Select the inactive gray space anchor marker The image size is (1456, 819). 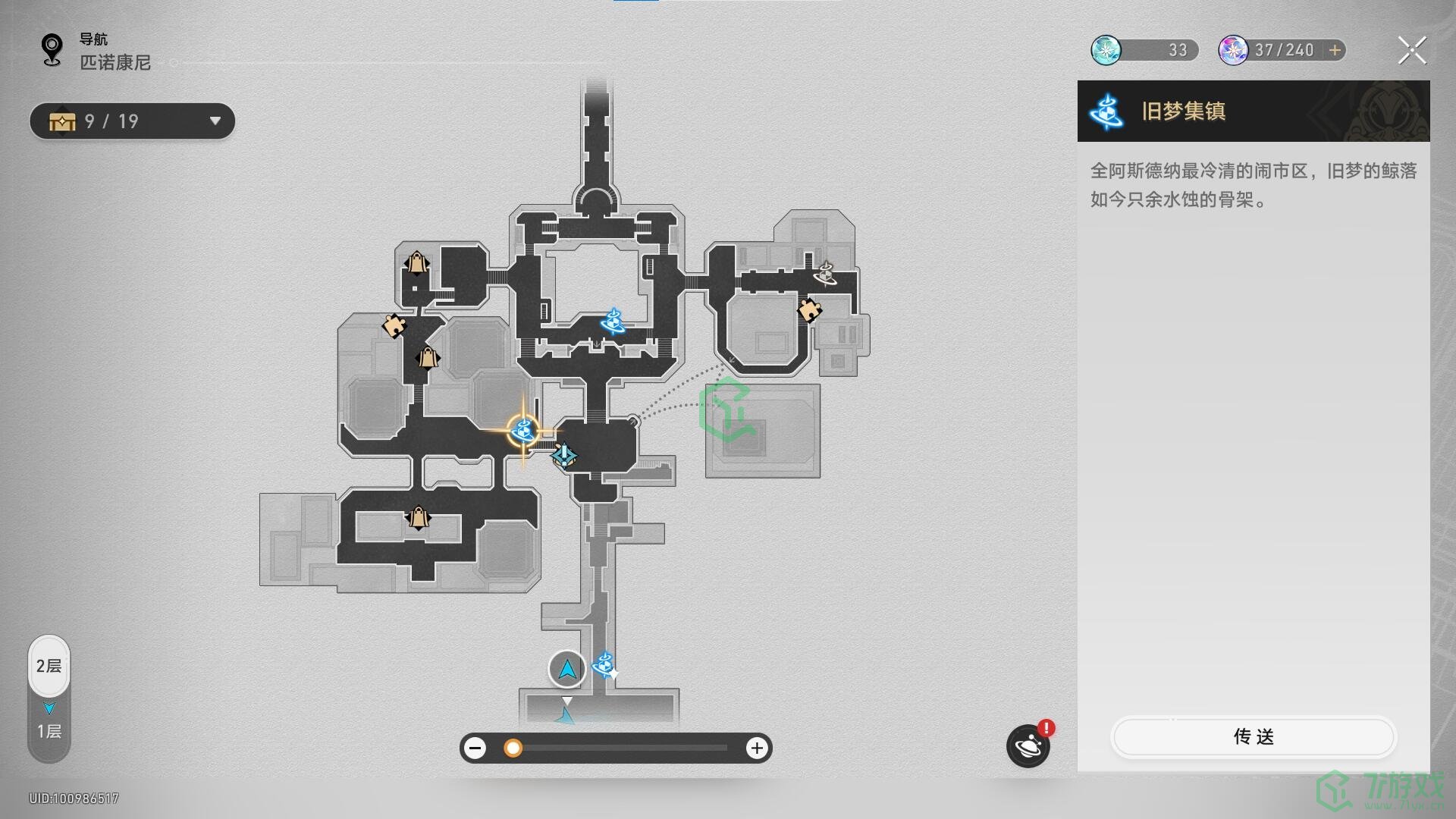tap(825, 273)
